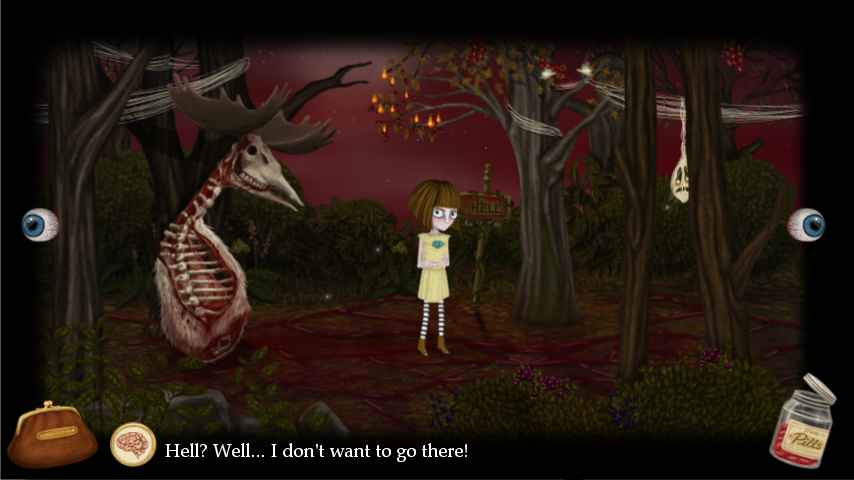Go left using the left eyeball

tap(40, 224)
